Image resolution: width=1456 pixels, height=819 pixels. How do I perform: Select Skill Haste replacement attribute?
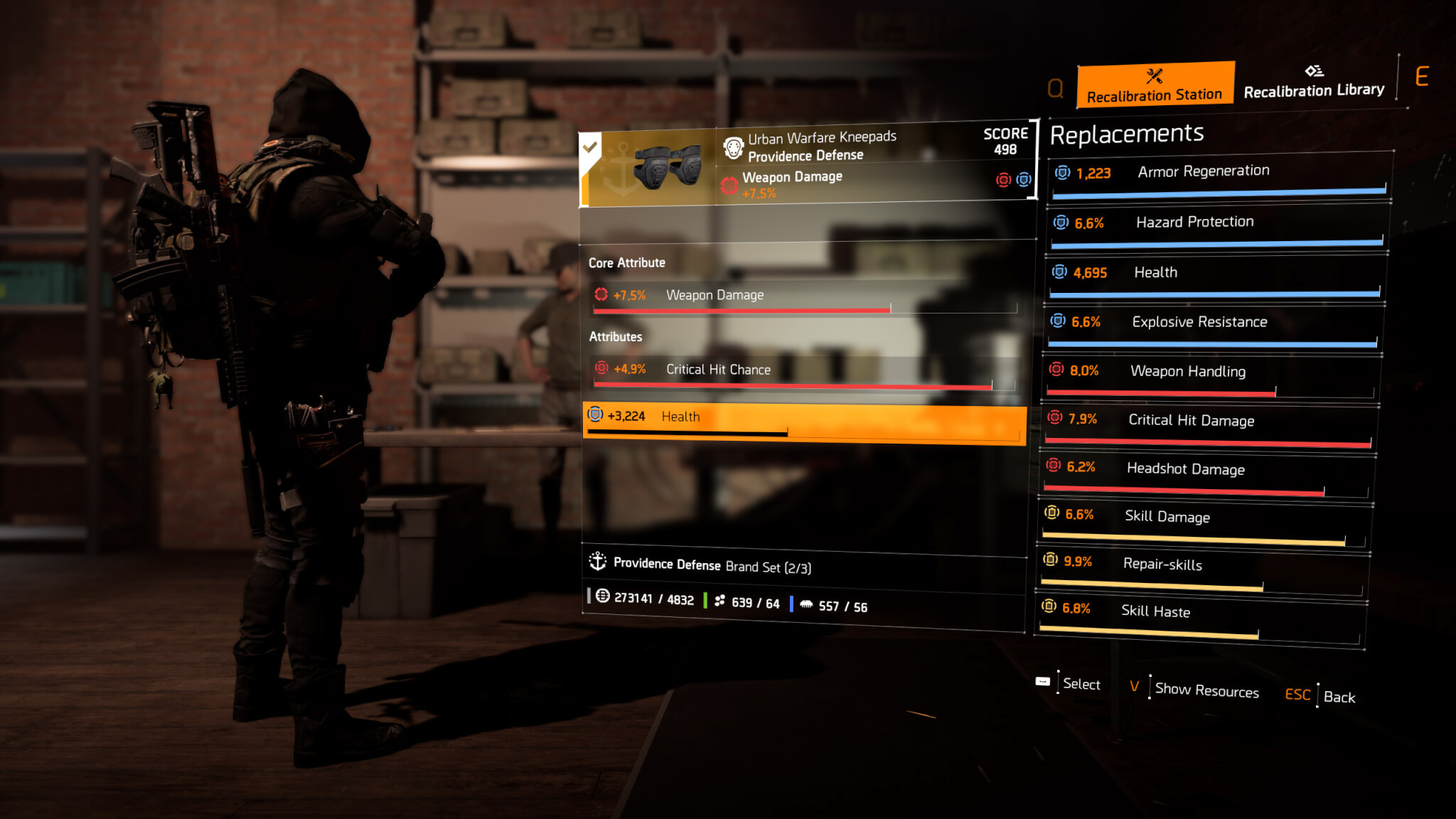pyautogui.click(x=1200, y=616)
